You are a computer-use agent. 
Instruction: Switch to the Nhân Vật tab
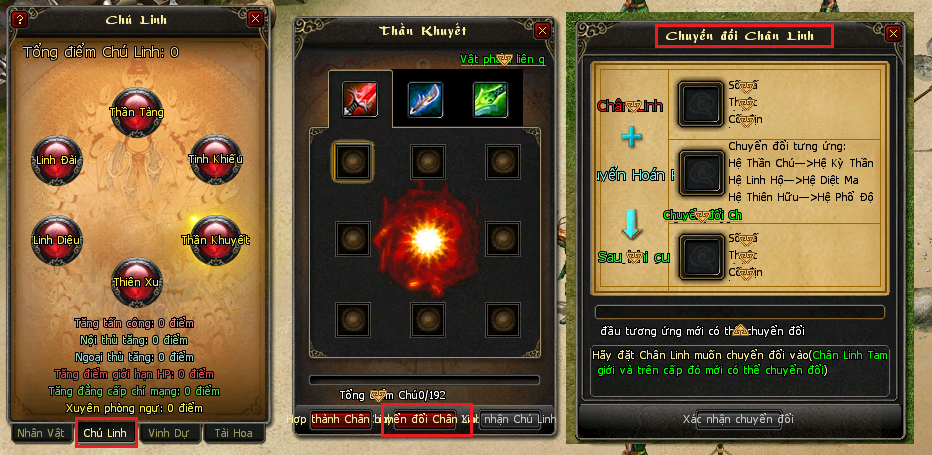pos(42,433)
